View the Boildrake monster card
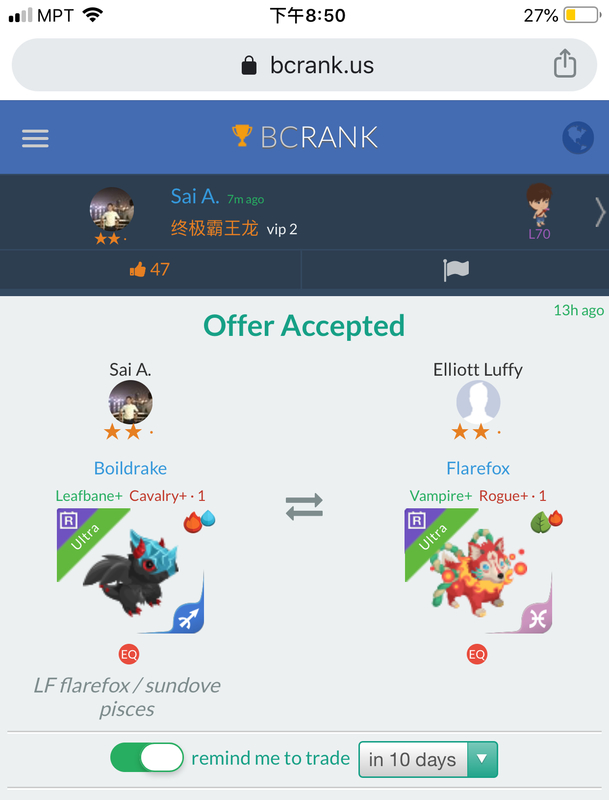This screenshot has width=609, height=800. 130,571
